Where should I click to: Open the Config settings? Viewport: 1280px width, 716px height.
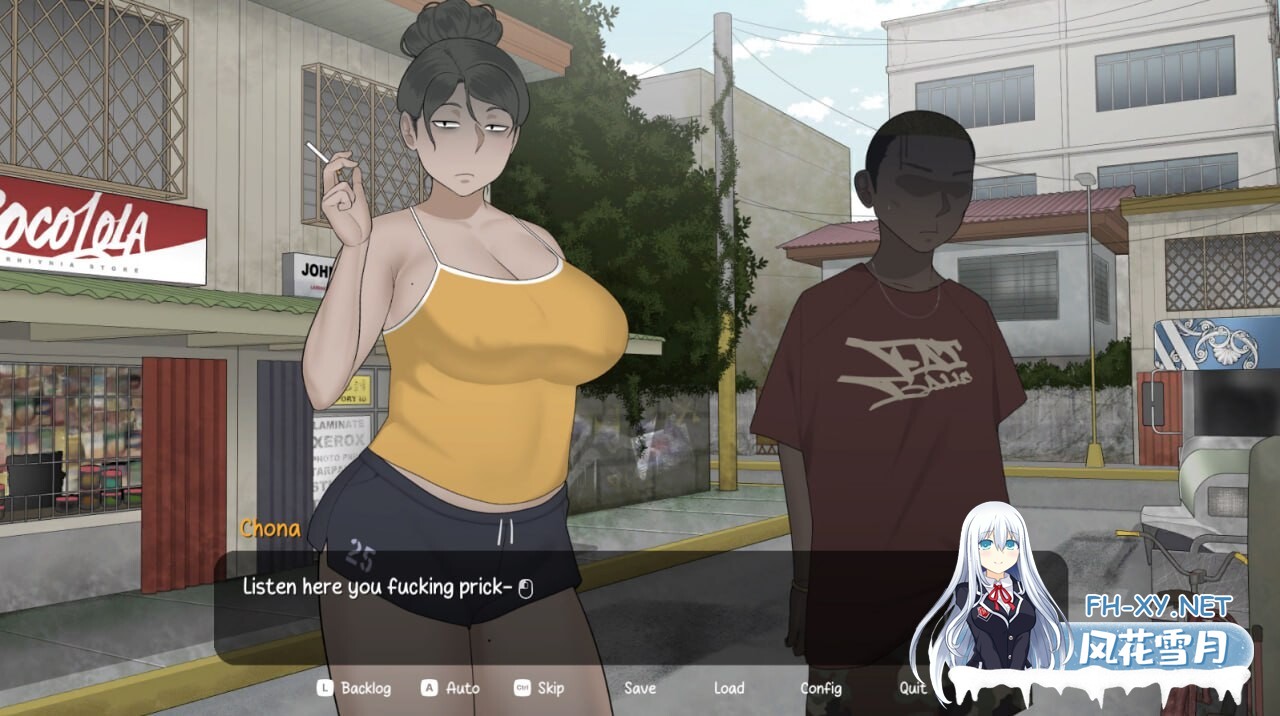pos(820,688)
